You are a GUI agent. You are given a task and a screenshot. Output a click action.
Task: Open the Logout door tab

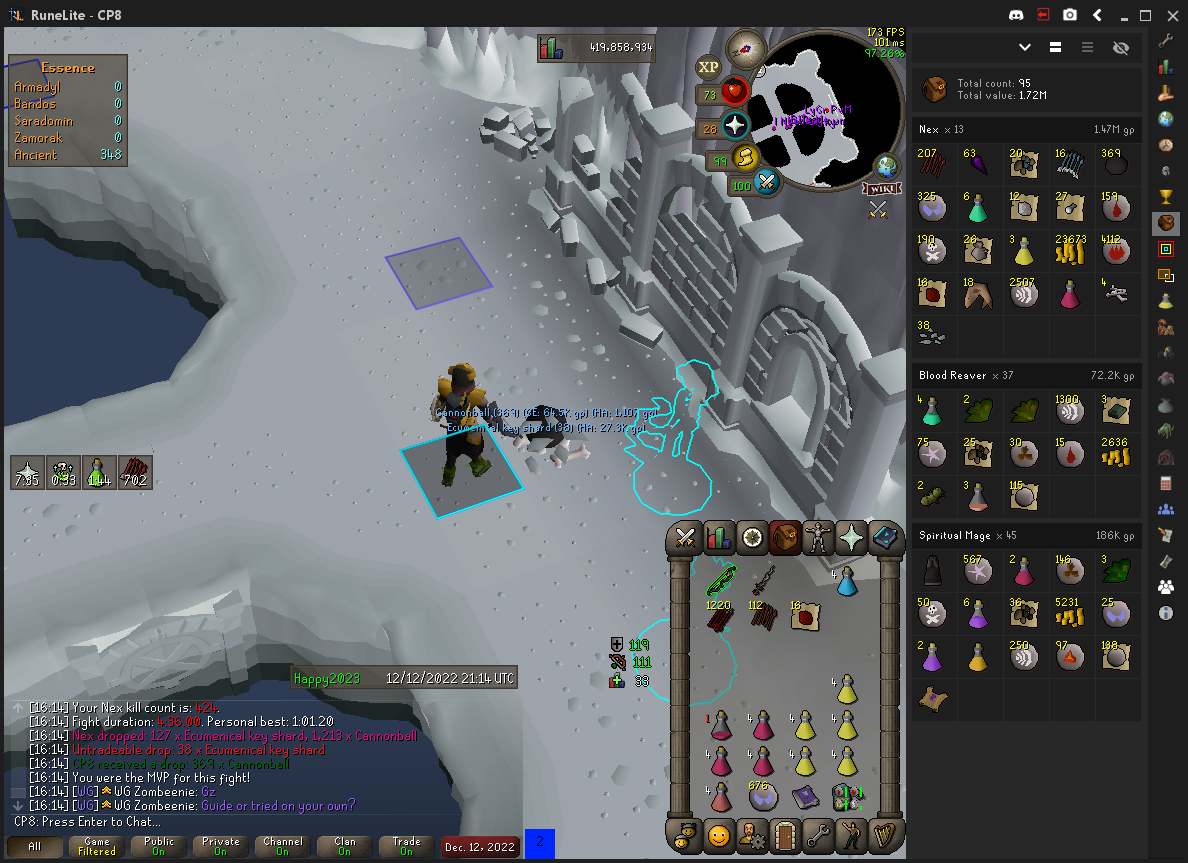click(786, 834)
